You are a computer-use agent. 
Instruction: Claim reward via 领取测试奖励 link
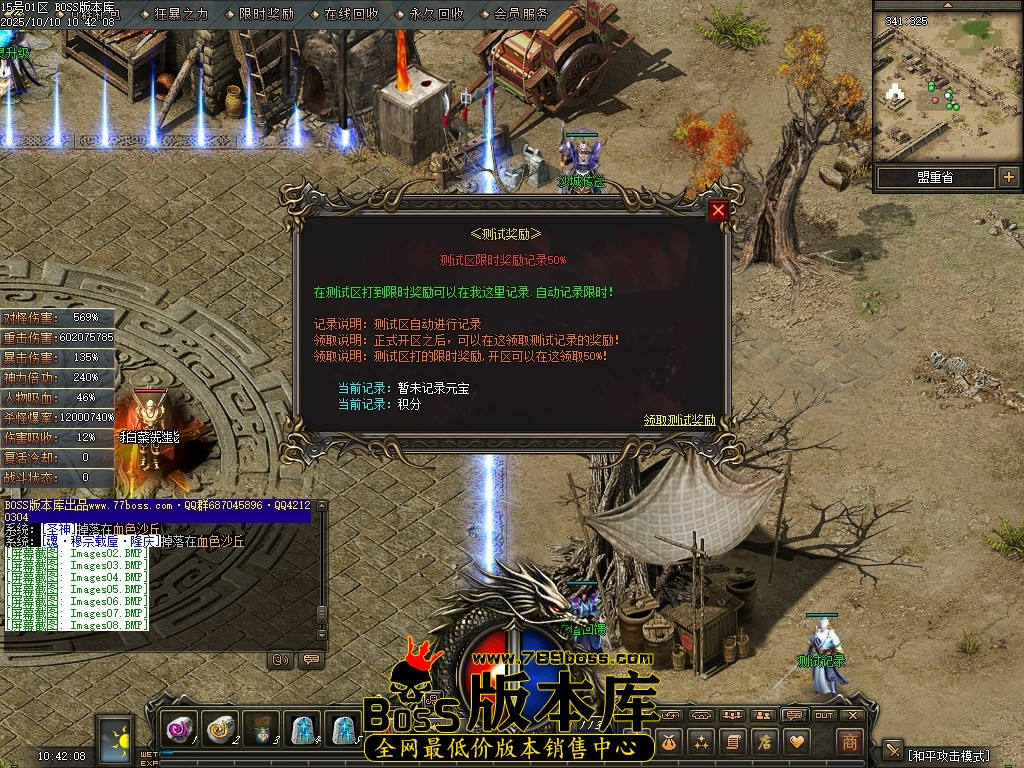pyautogui.click(x=679, y=420)
